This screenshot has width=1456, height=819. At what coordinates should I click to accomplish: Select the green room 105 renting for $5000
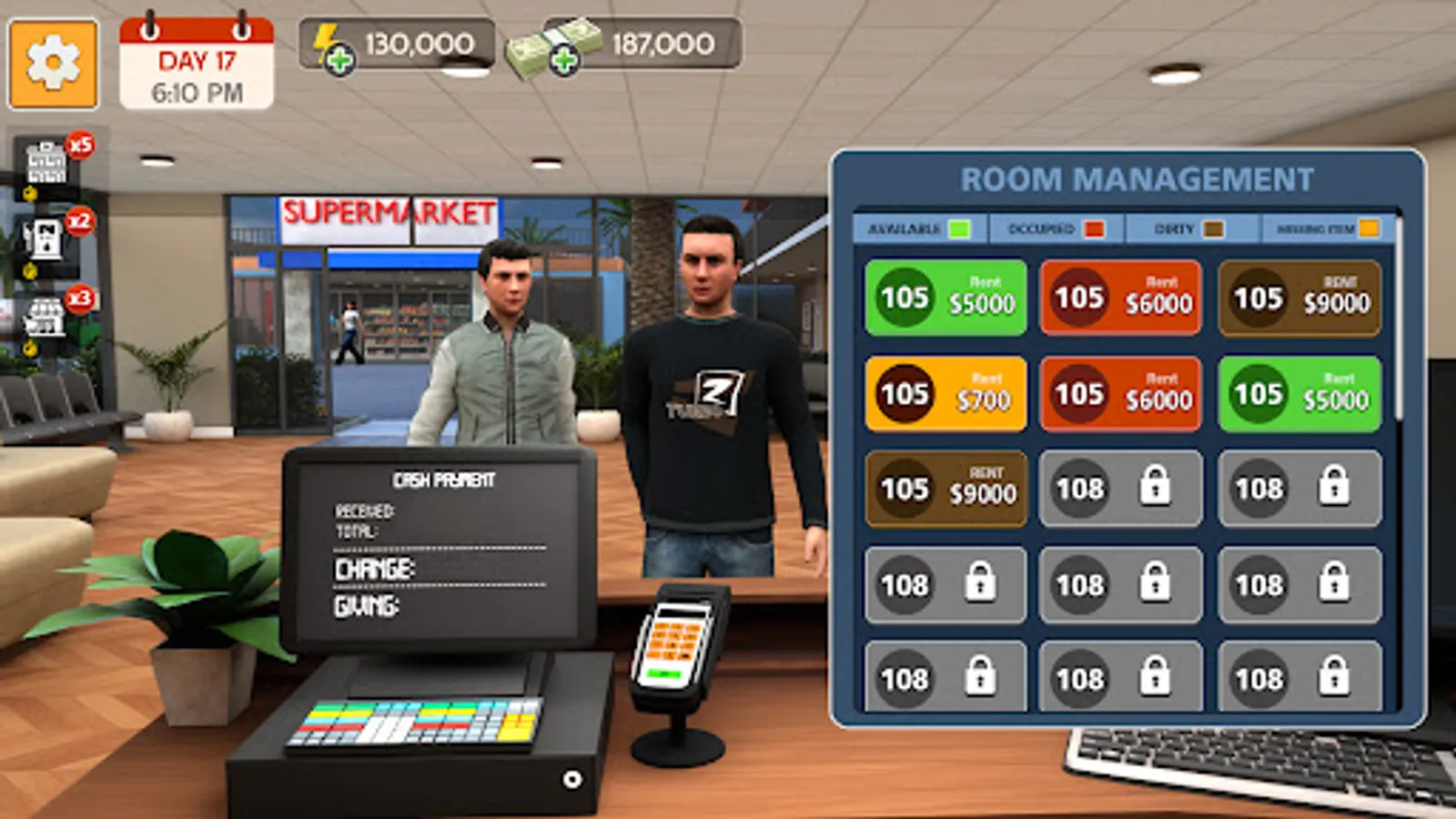(945, 296)
